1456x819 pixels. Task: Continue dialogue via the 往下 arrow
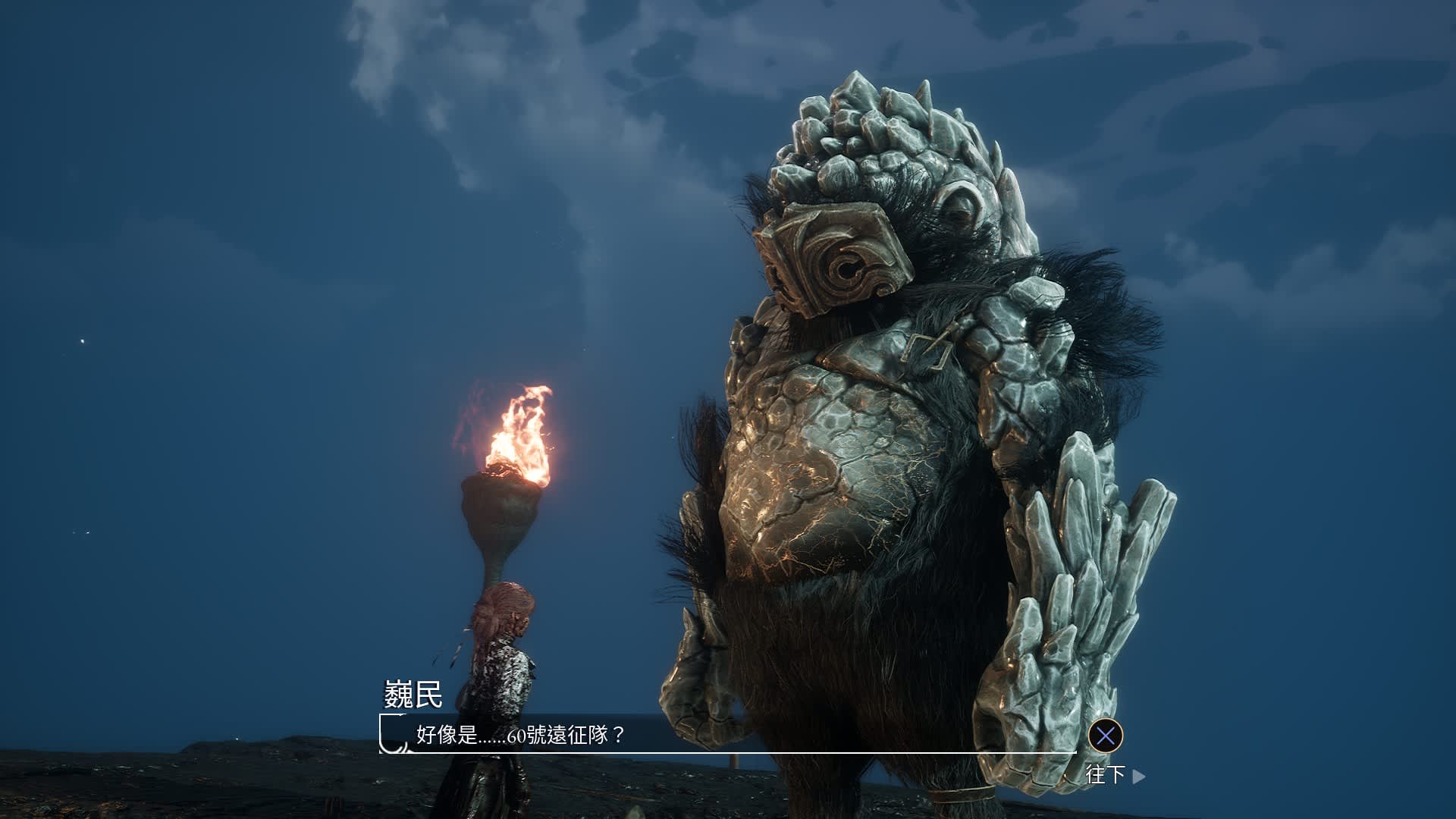click(1137, 776)
